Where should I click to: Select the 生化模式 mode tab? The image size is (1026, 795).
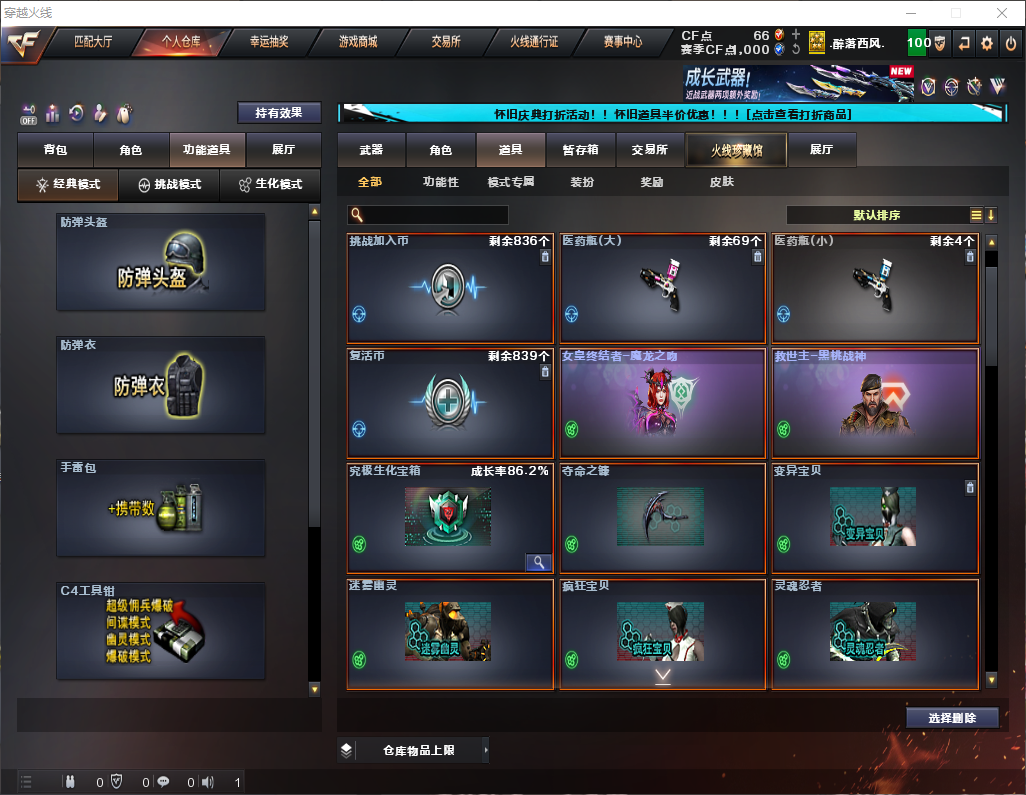[270, 185]
